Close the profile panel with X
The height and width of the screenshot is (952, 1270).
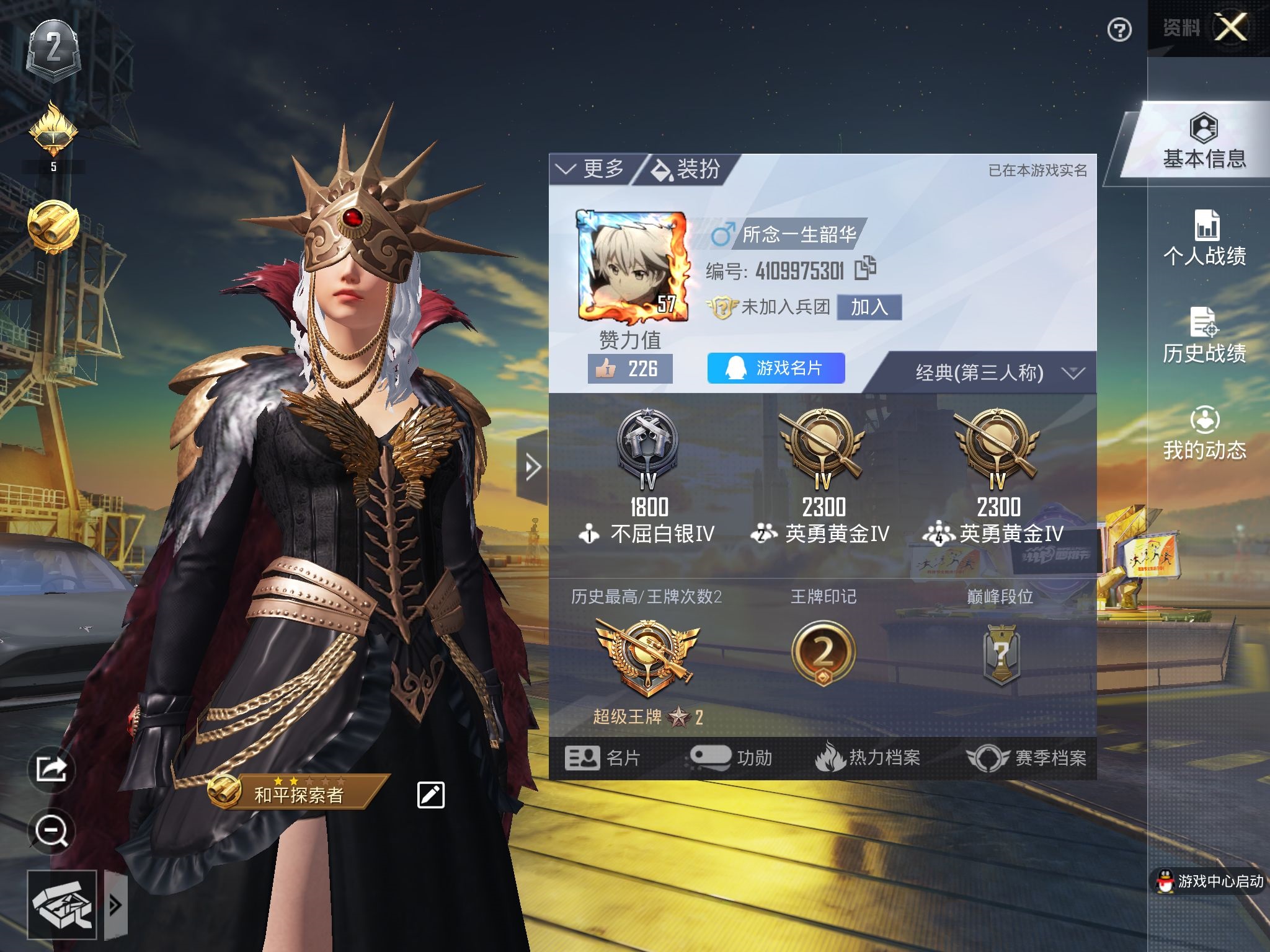click(x=1230, y=27)
